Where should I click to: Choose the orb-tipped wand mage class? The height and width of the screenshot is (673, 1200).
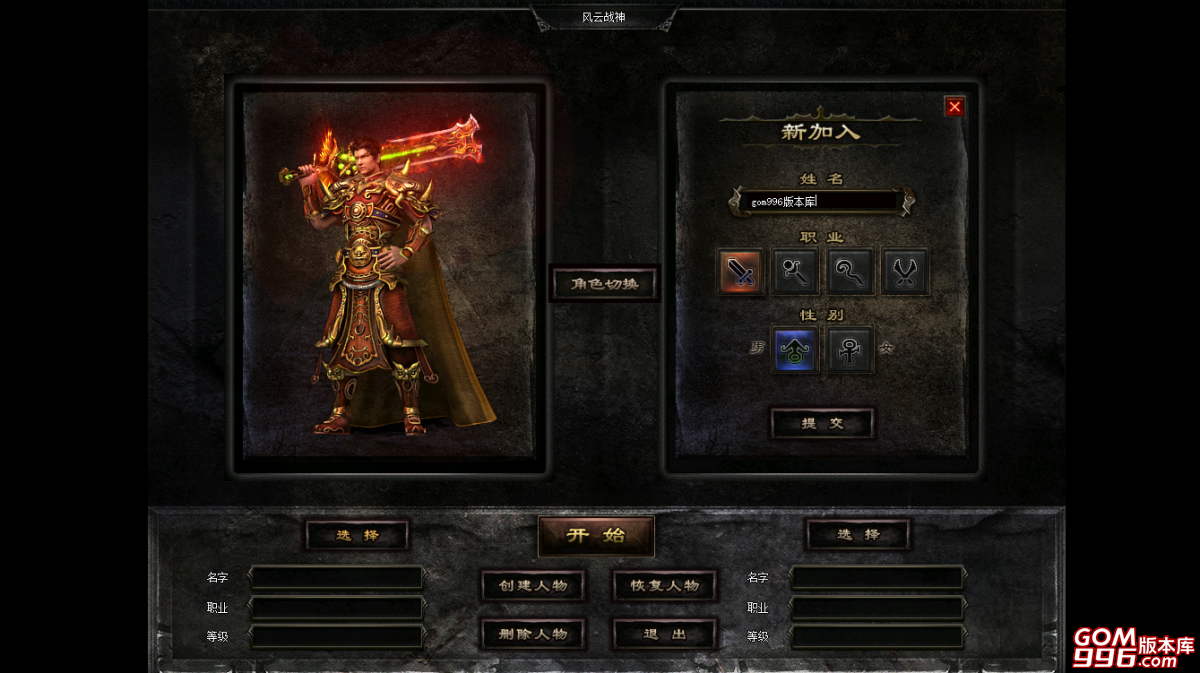point(796,272)
